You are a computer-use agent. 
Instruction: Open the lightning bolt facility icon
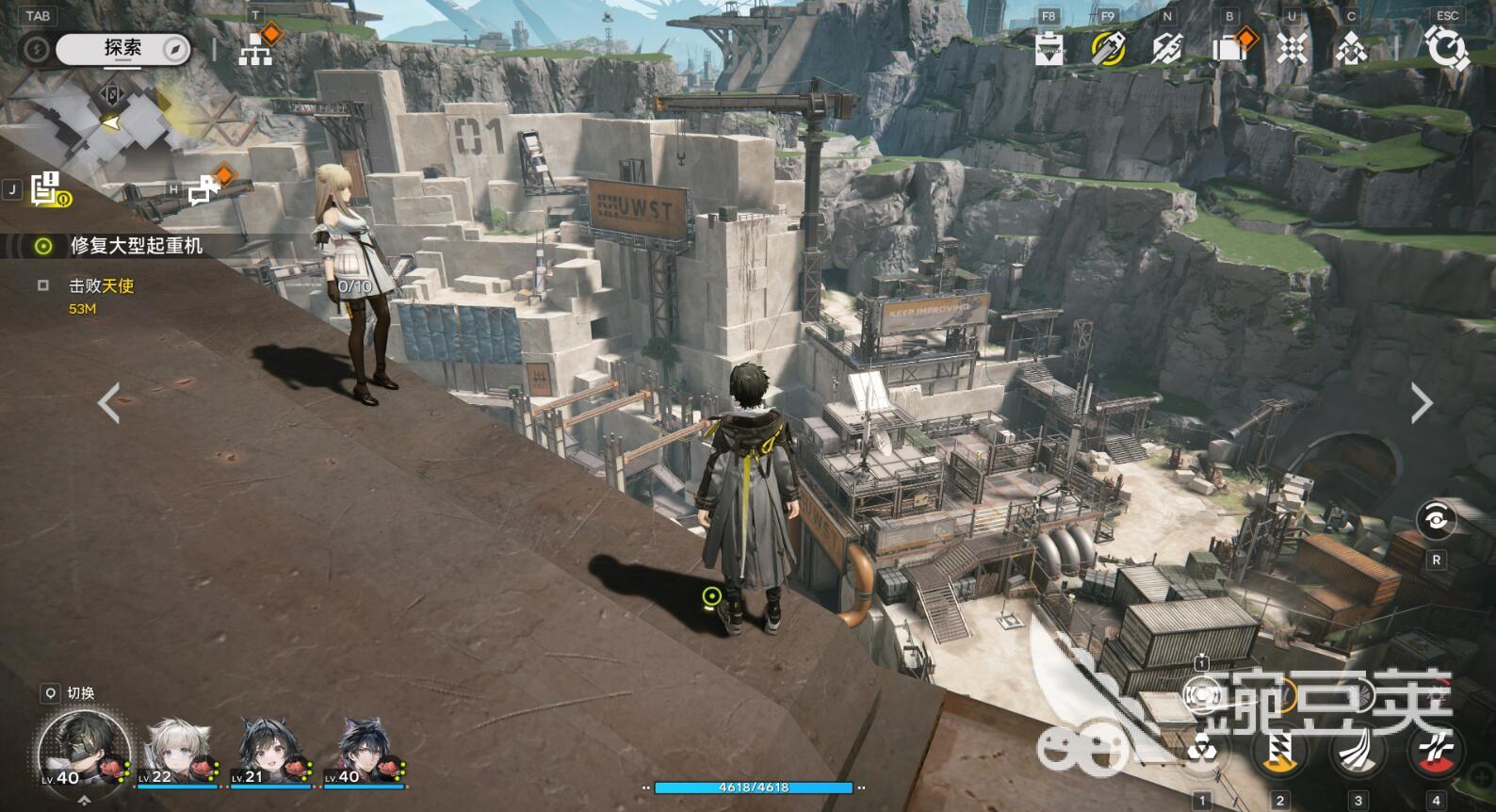1167,47
